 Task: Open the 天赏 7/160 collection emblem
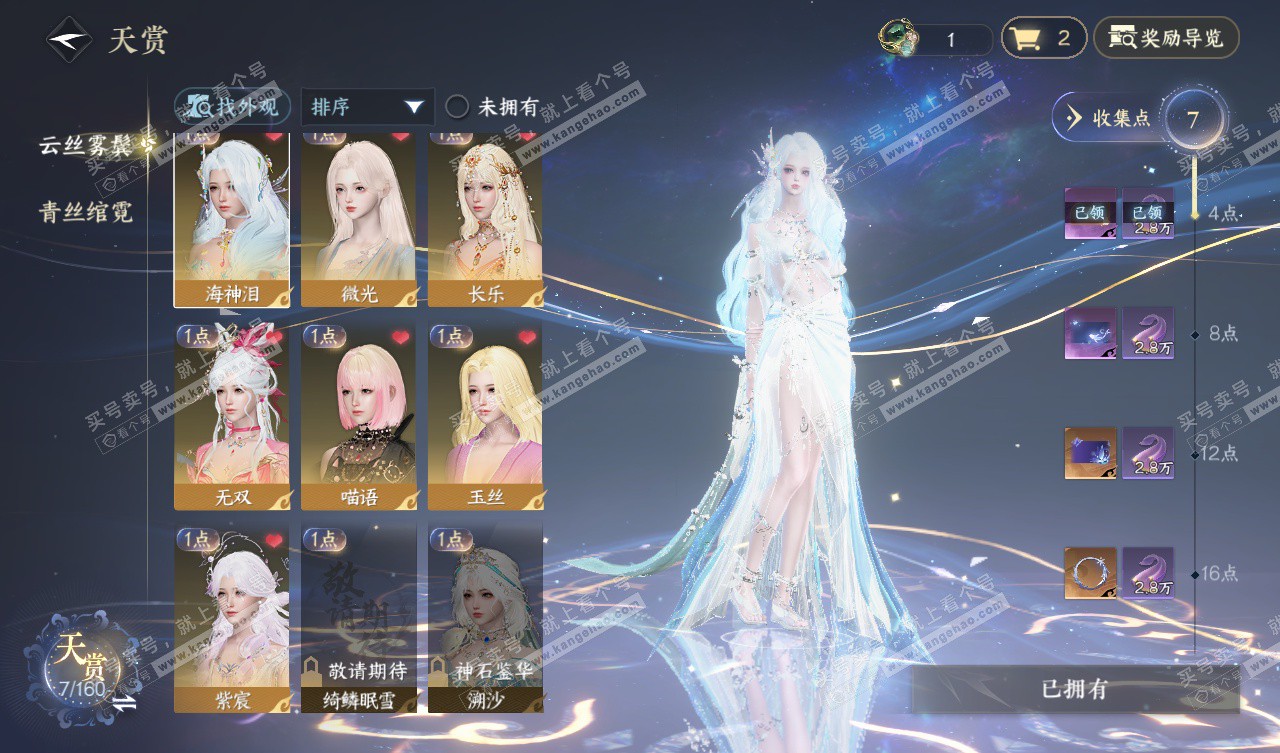(82, 664)
